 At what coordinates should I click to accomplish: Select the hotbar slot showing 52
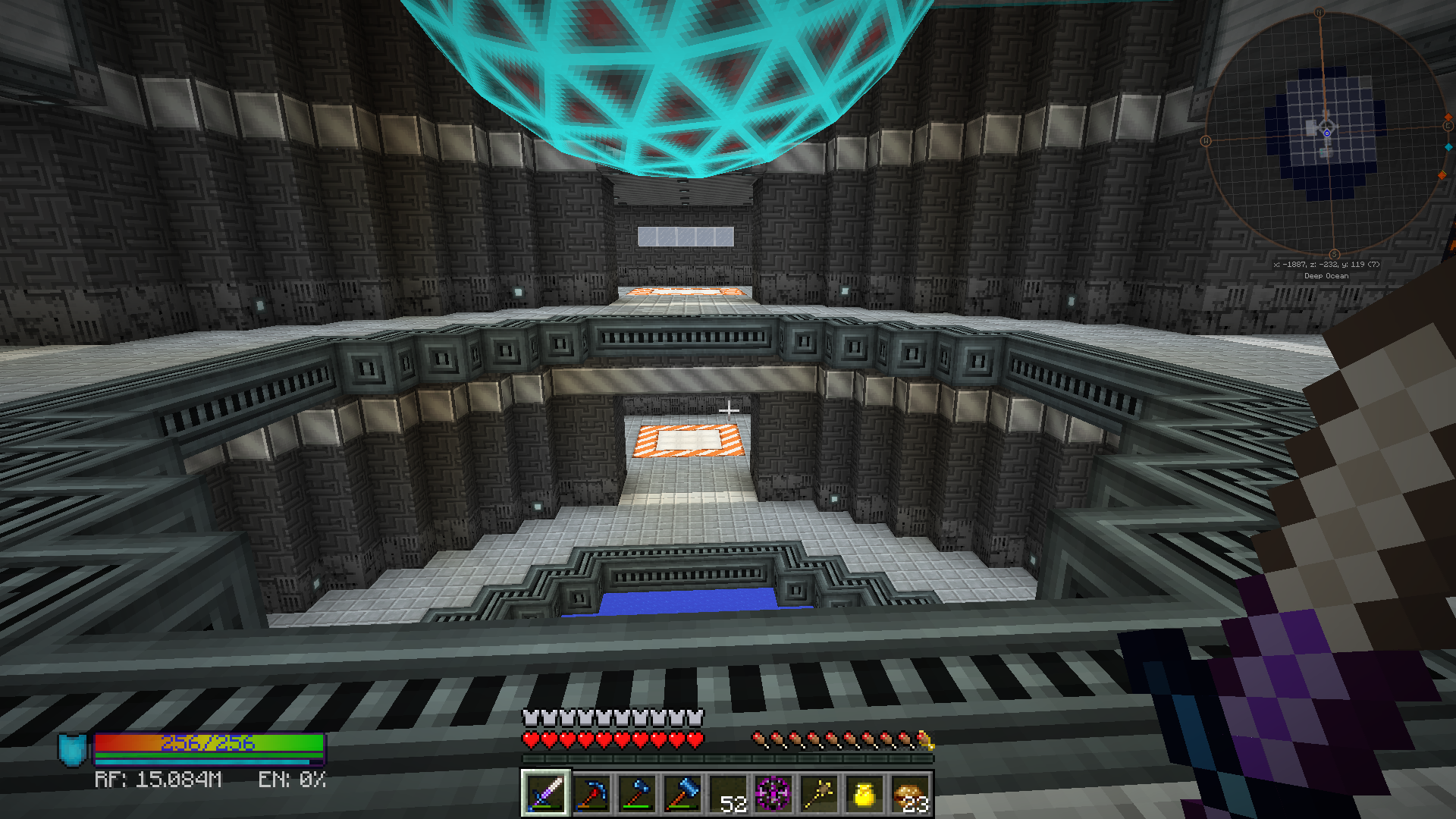click(x=727, y=794)
